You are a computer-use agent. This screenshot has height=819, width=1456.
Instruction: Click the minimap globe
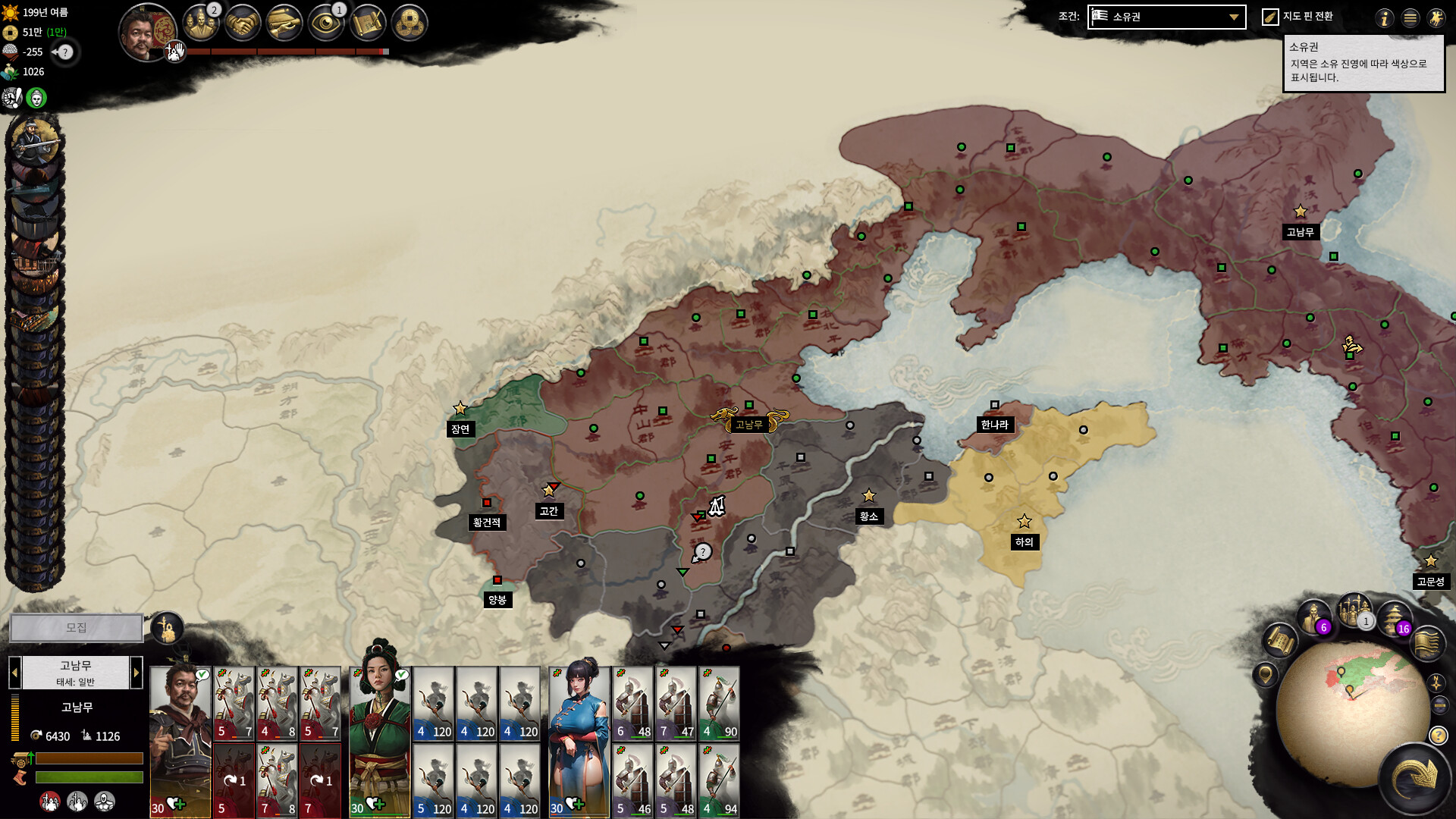pos(1350,713)
